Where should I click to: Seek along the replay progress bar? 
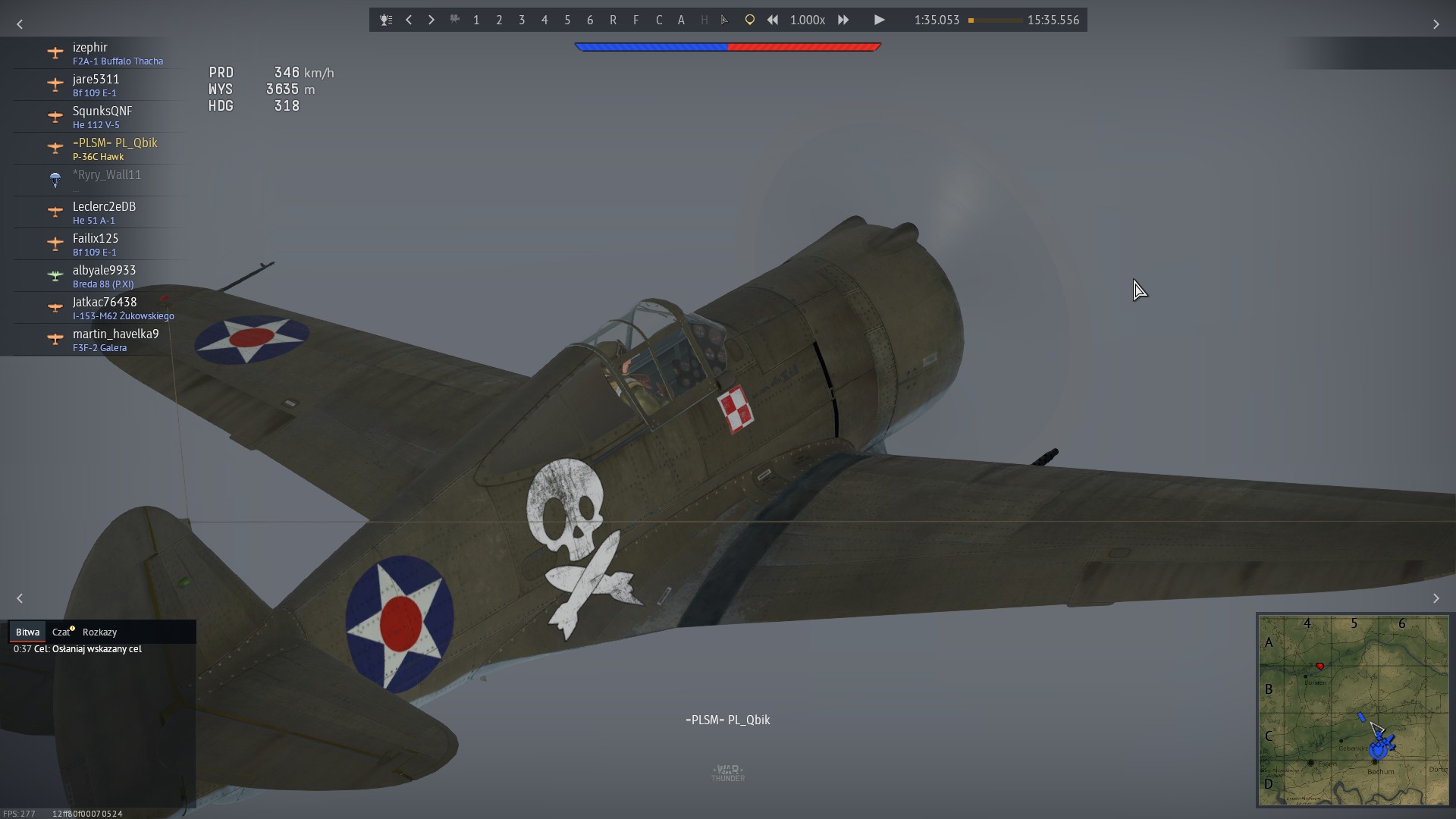click(x=995, y=20)
